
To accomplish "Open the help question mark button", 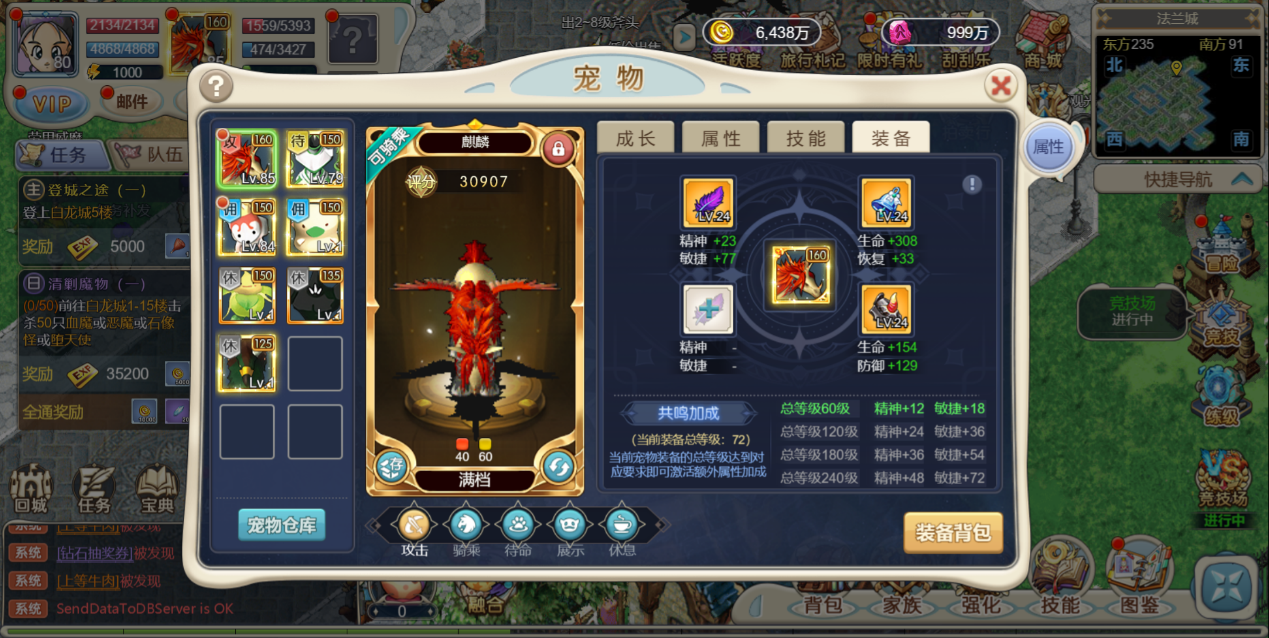I will pos(215,86).
